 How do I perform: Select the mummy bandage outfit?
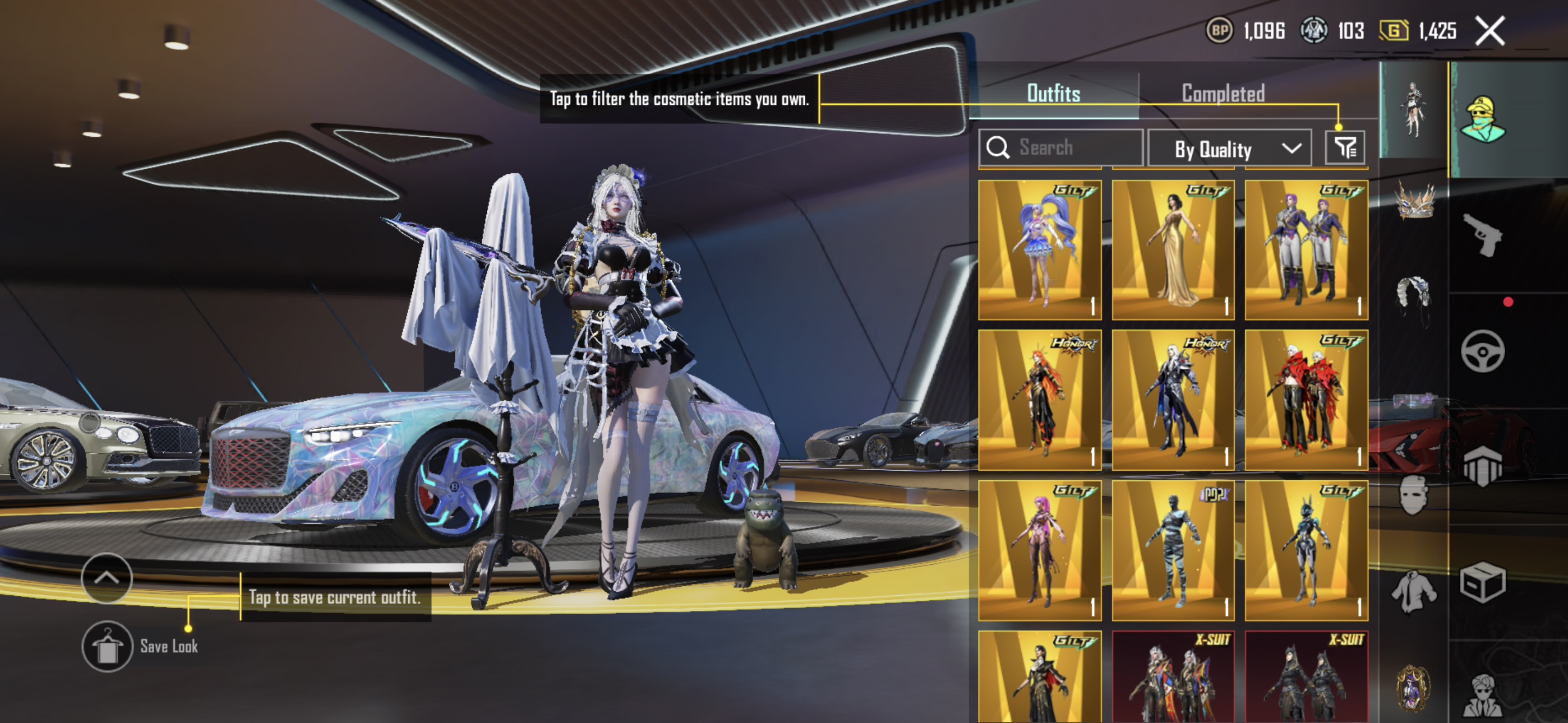[1173, 550]
